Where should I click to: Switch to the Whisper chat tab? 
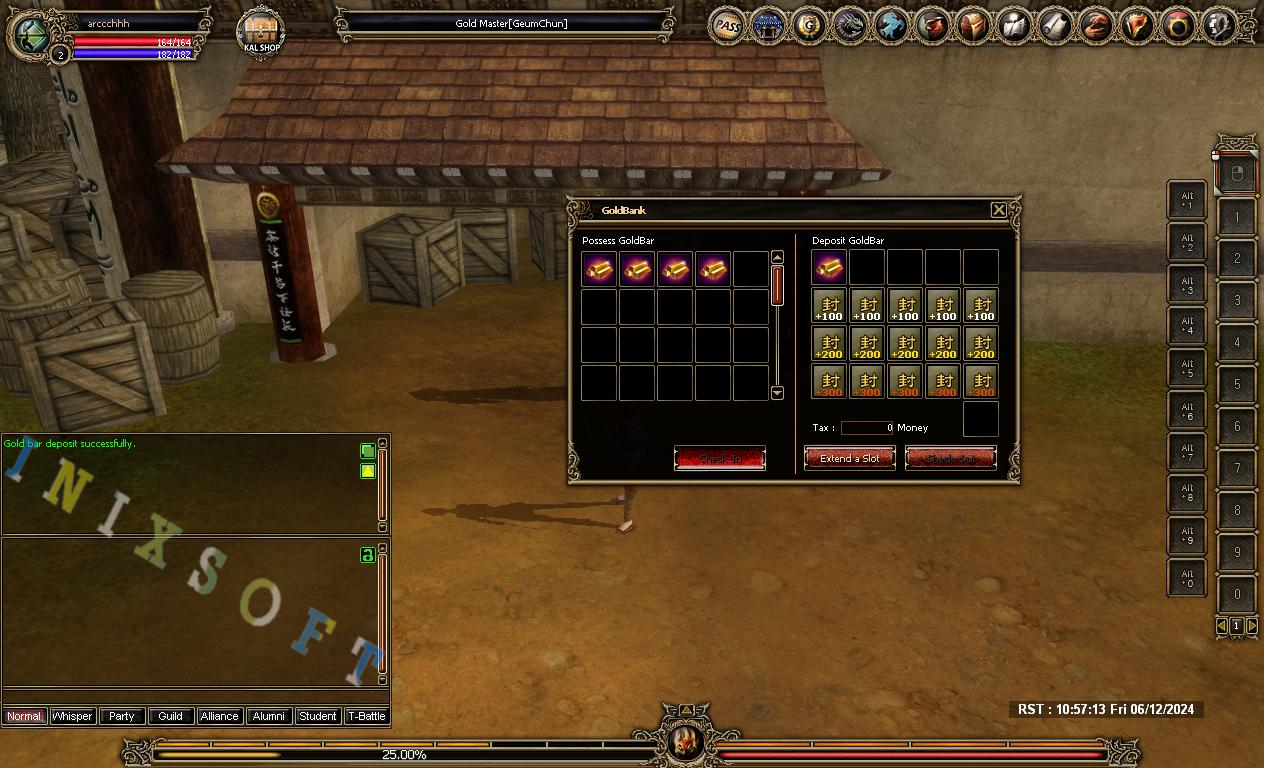73,716
